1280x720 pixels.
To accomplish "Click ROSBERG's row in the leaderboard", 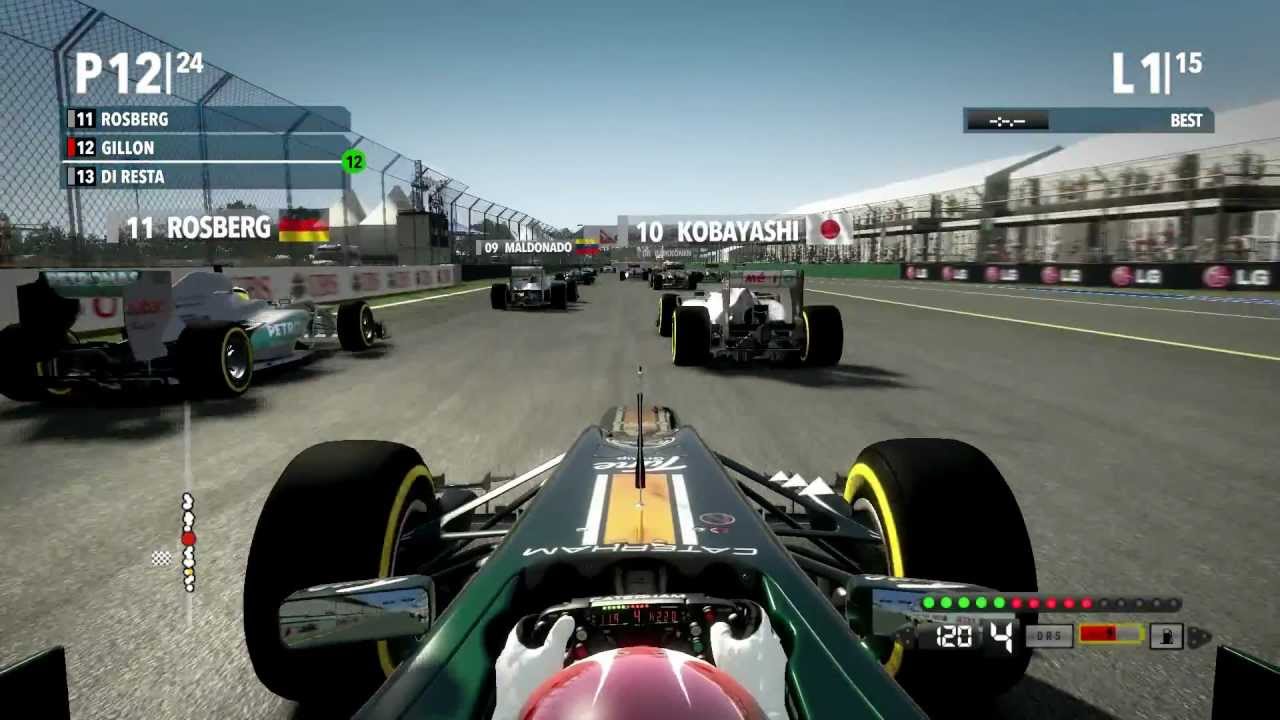I will (x=137, y=119).
